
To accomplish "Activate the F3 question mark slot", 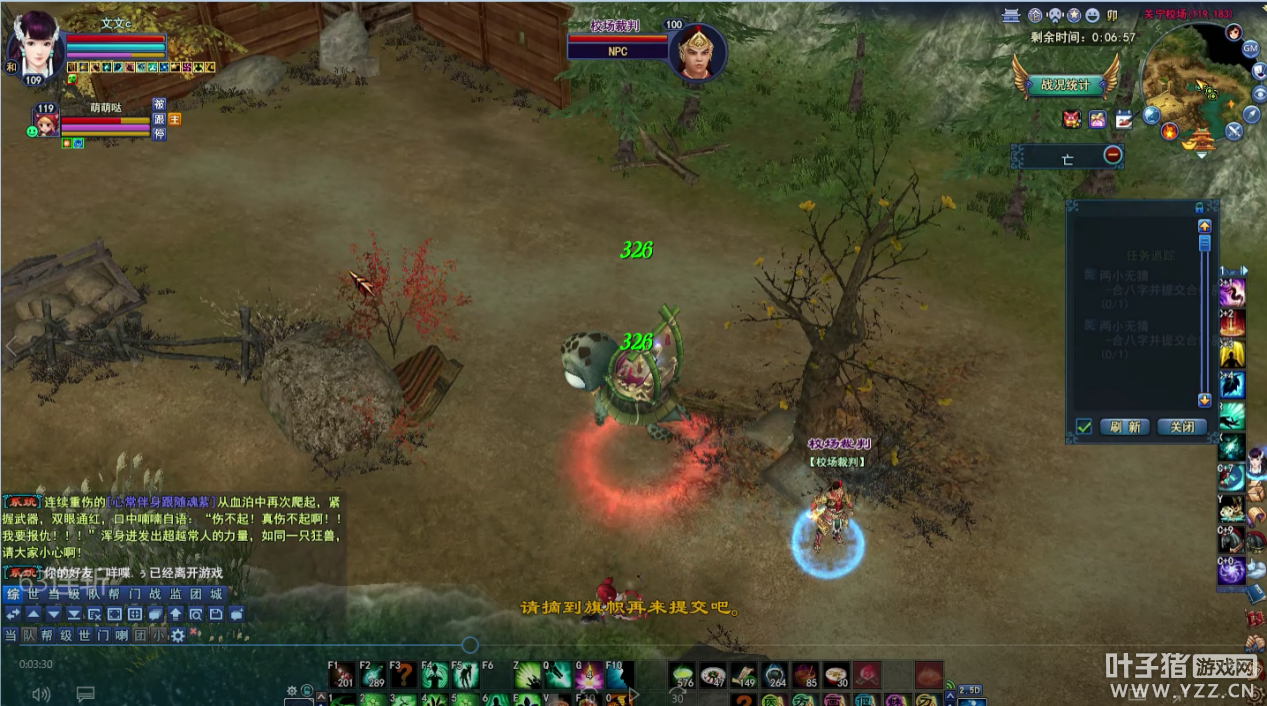I will [x=402, y=675].
